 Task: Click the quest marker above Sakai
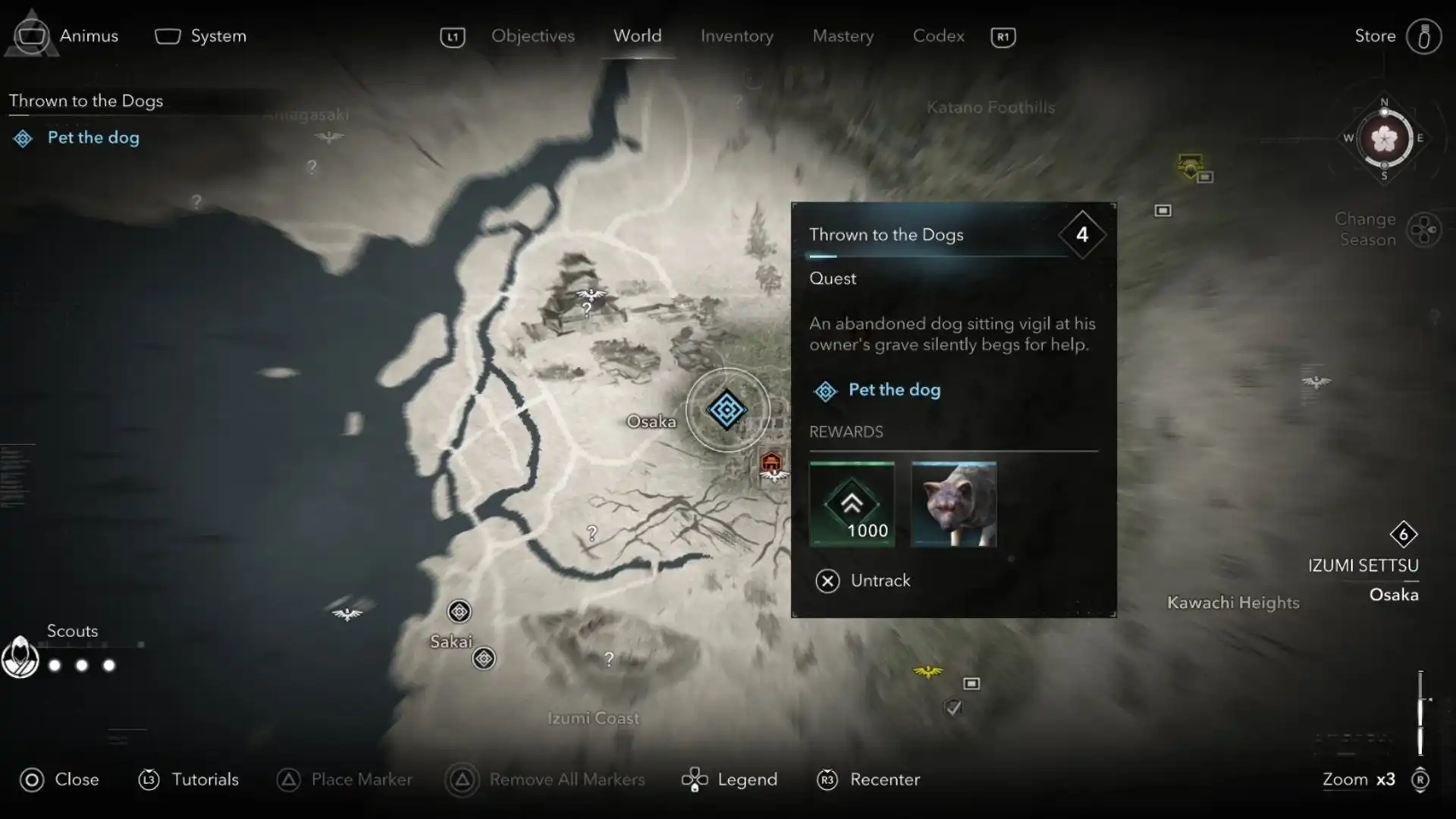click(x=459, y=611)
